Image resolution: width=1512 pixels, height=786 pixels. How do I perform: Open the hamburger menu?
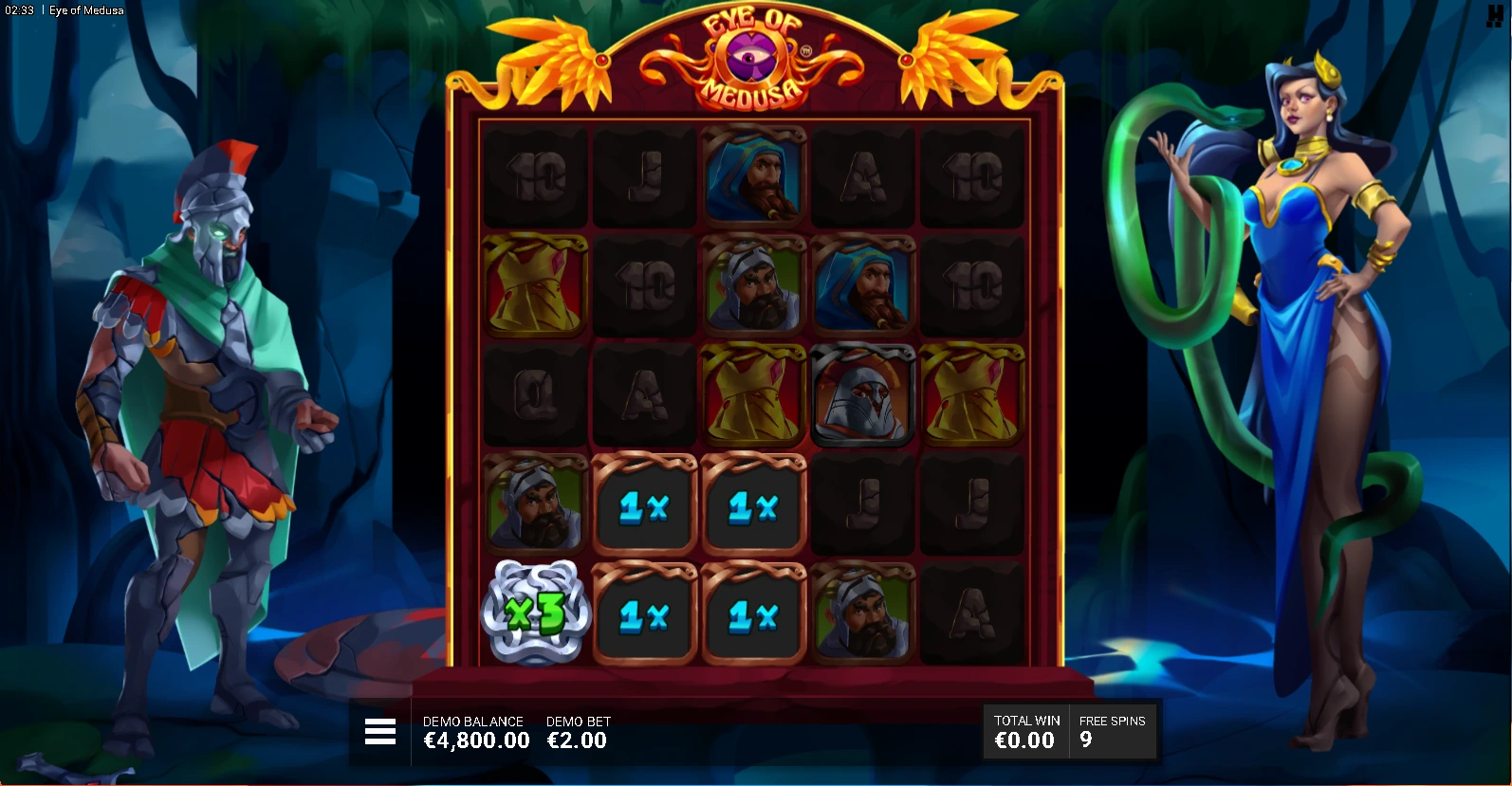pos(379,732)
